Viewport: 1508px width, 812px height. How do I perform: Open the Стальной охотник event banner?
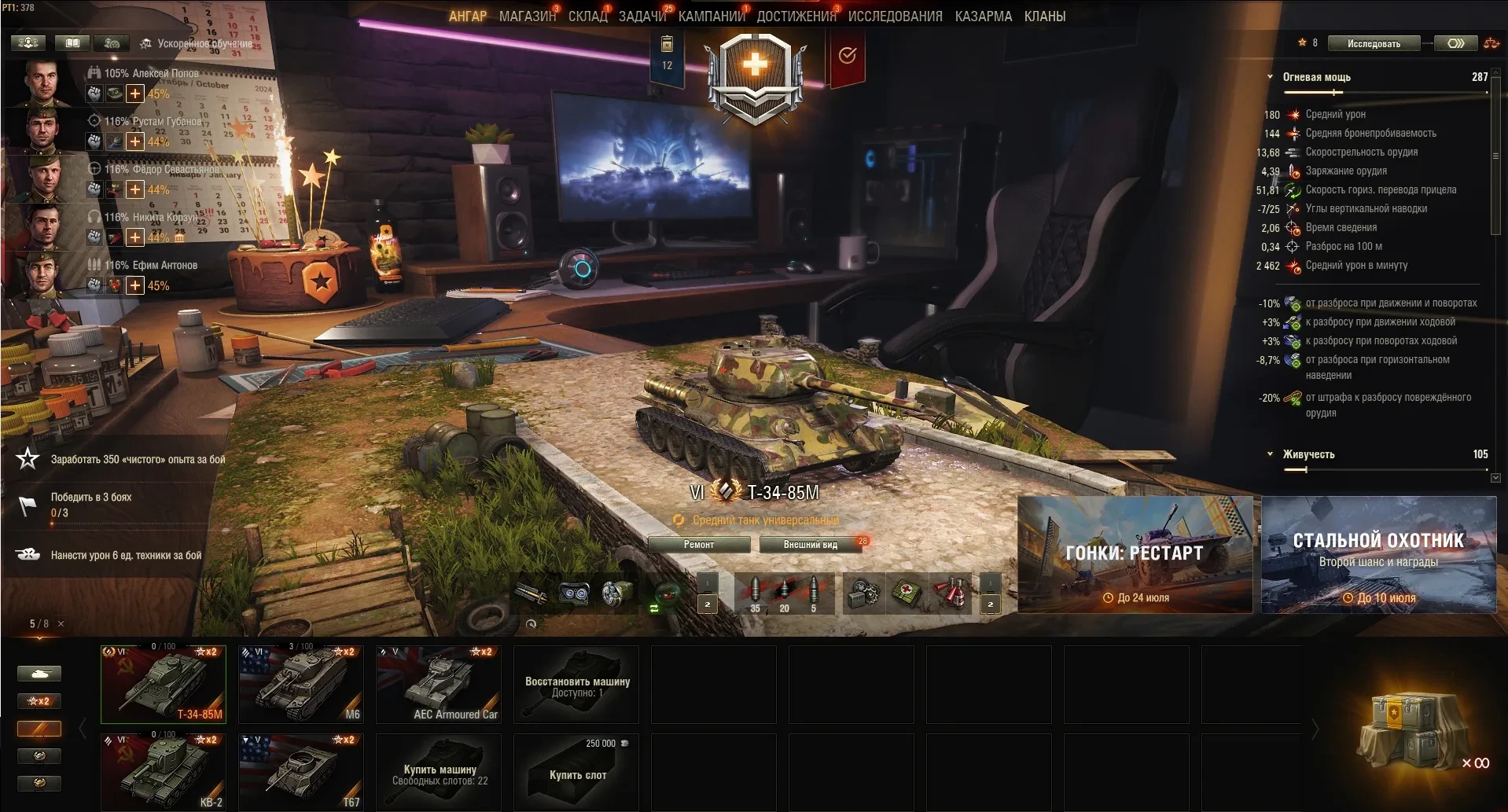coord(1378,554)
